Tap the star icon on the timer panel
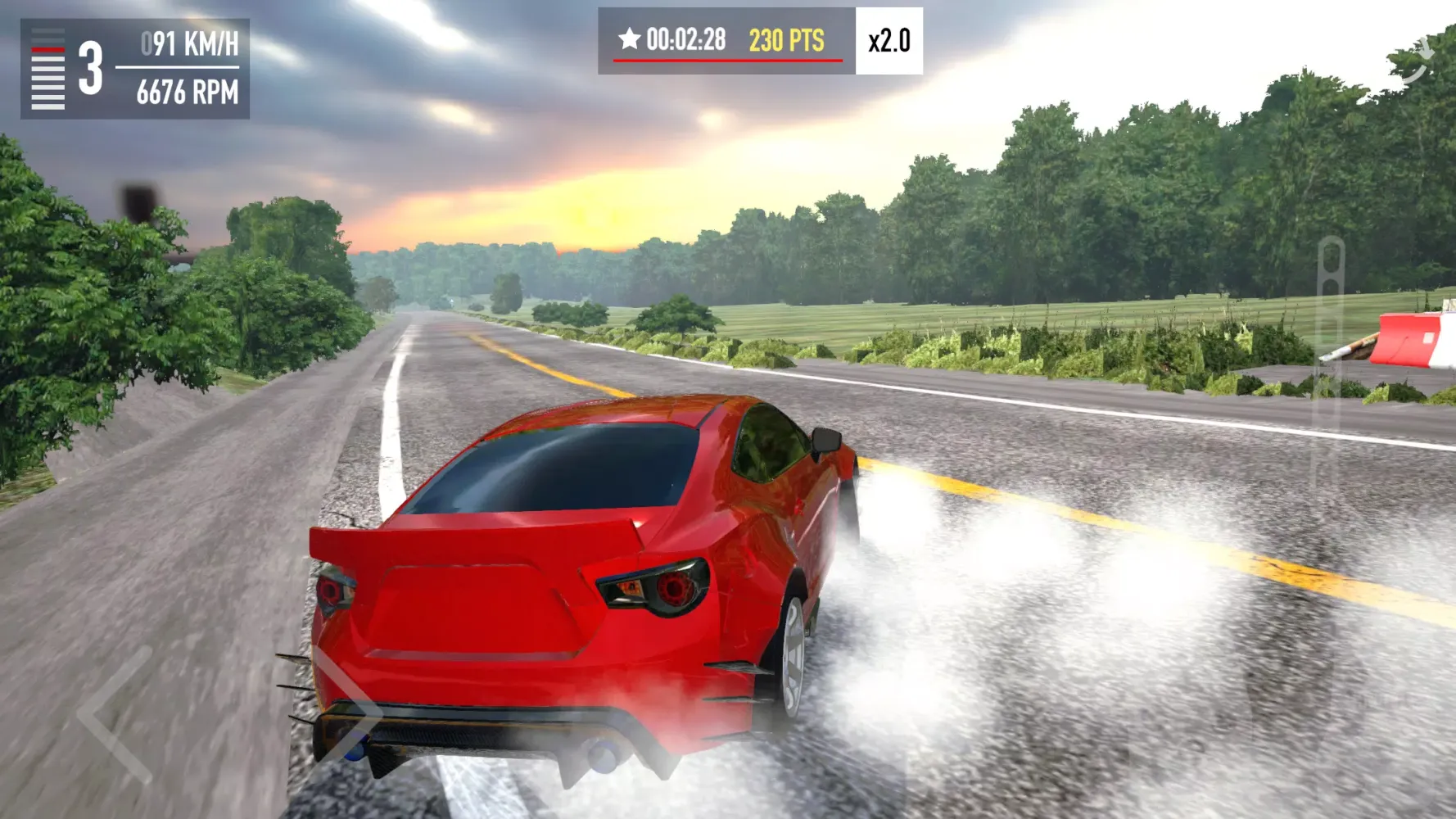Viewport: 1456px width, 819px height. click(629, 37)
